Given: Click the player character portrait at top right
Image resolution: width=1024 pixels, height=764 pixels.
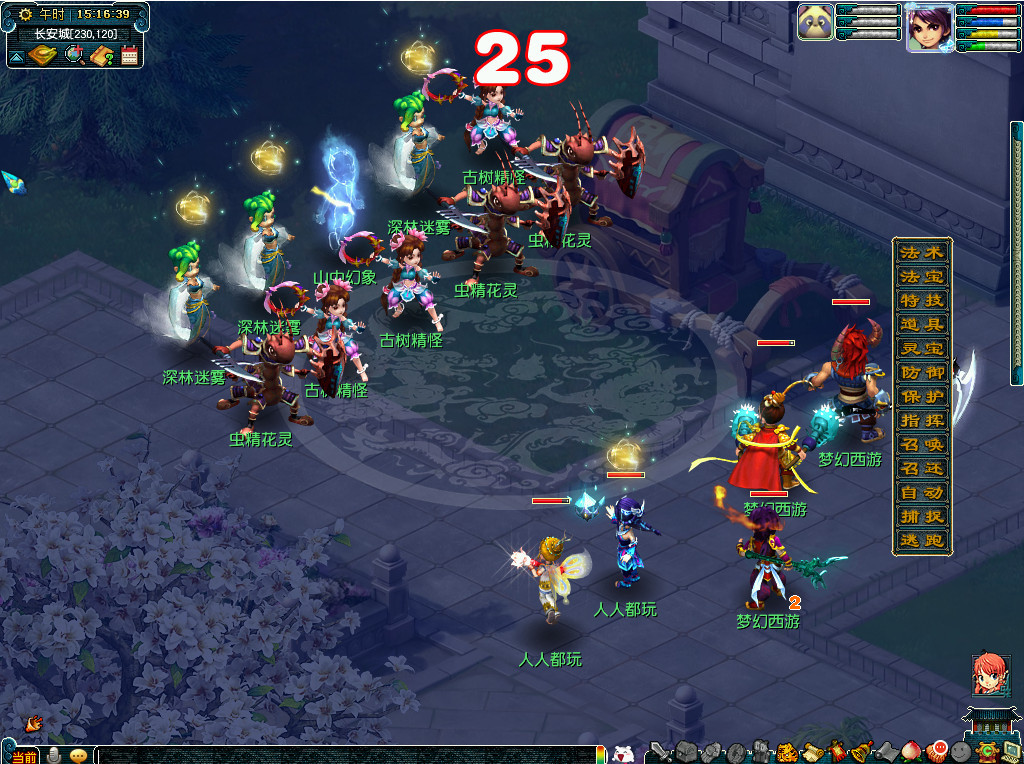Looking at the screenshot, I should click(x=929, y=27).
